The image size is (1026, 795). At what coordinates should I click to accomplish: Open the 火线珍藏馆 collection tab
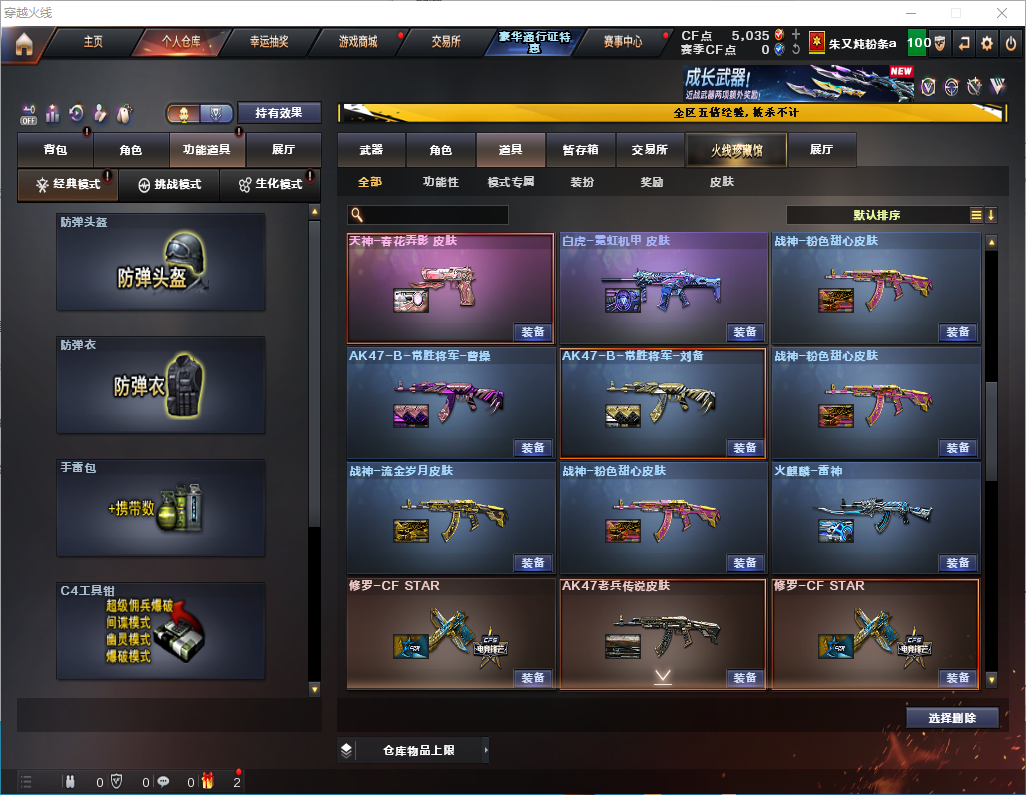(x=736, y=150)
